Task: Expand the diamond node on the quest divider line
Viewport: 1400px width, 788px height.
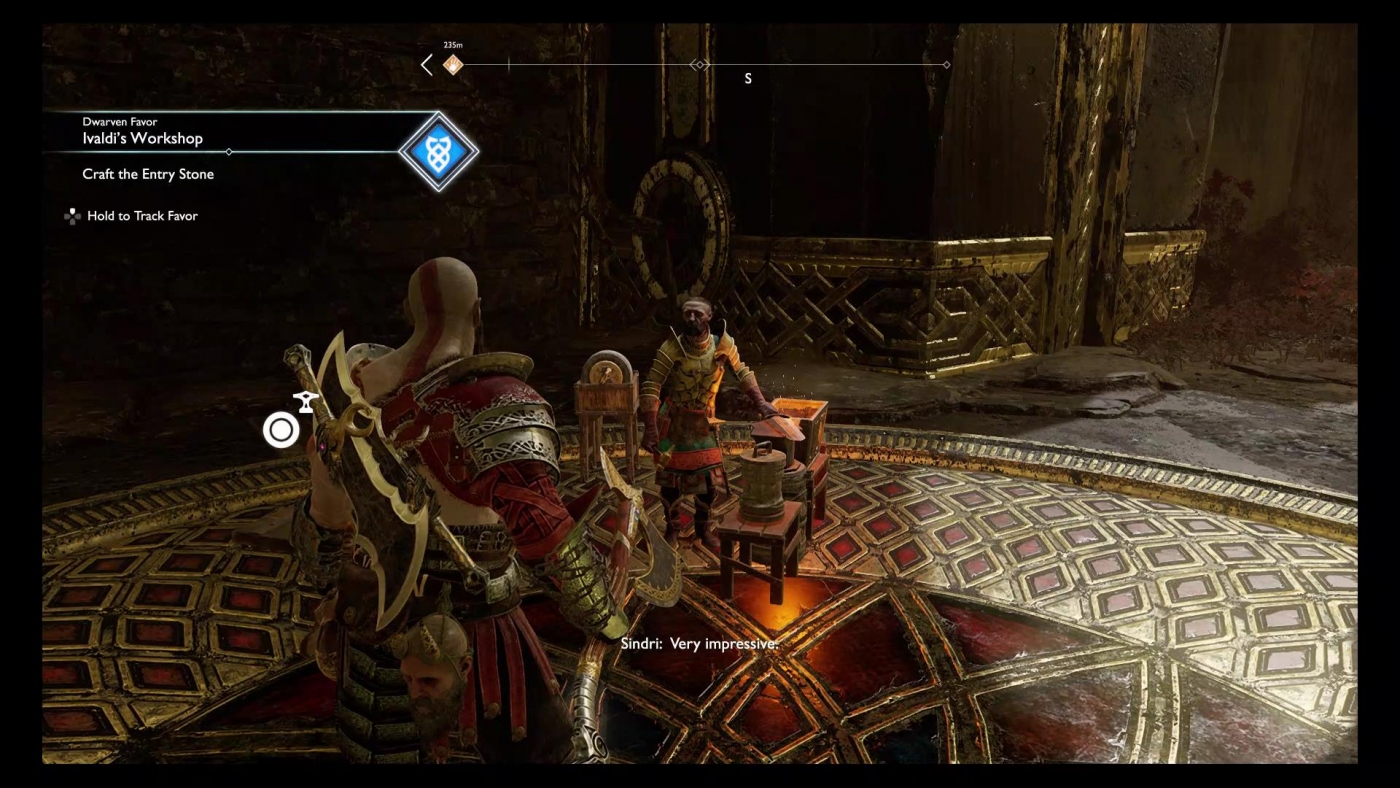Action: coord(228,153)
